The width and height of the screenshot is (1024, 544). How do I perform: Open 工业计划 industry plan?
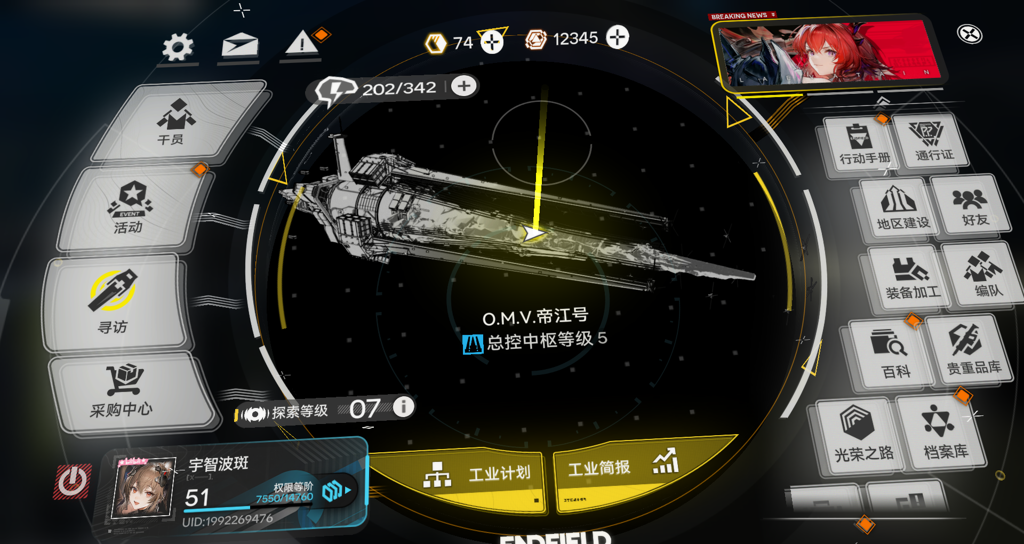[x=476, y=474]
